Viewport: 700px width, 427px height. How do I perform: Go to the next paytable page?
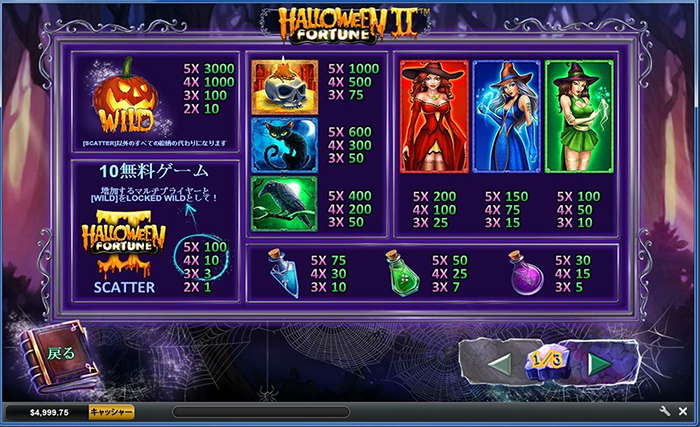(599, 362)
